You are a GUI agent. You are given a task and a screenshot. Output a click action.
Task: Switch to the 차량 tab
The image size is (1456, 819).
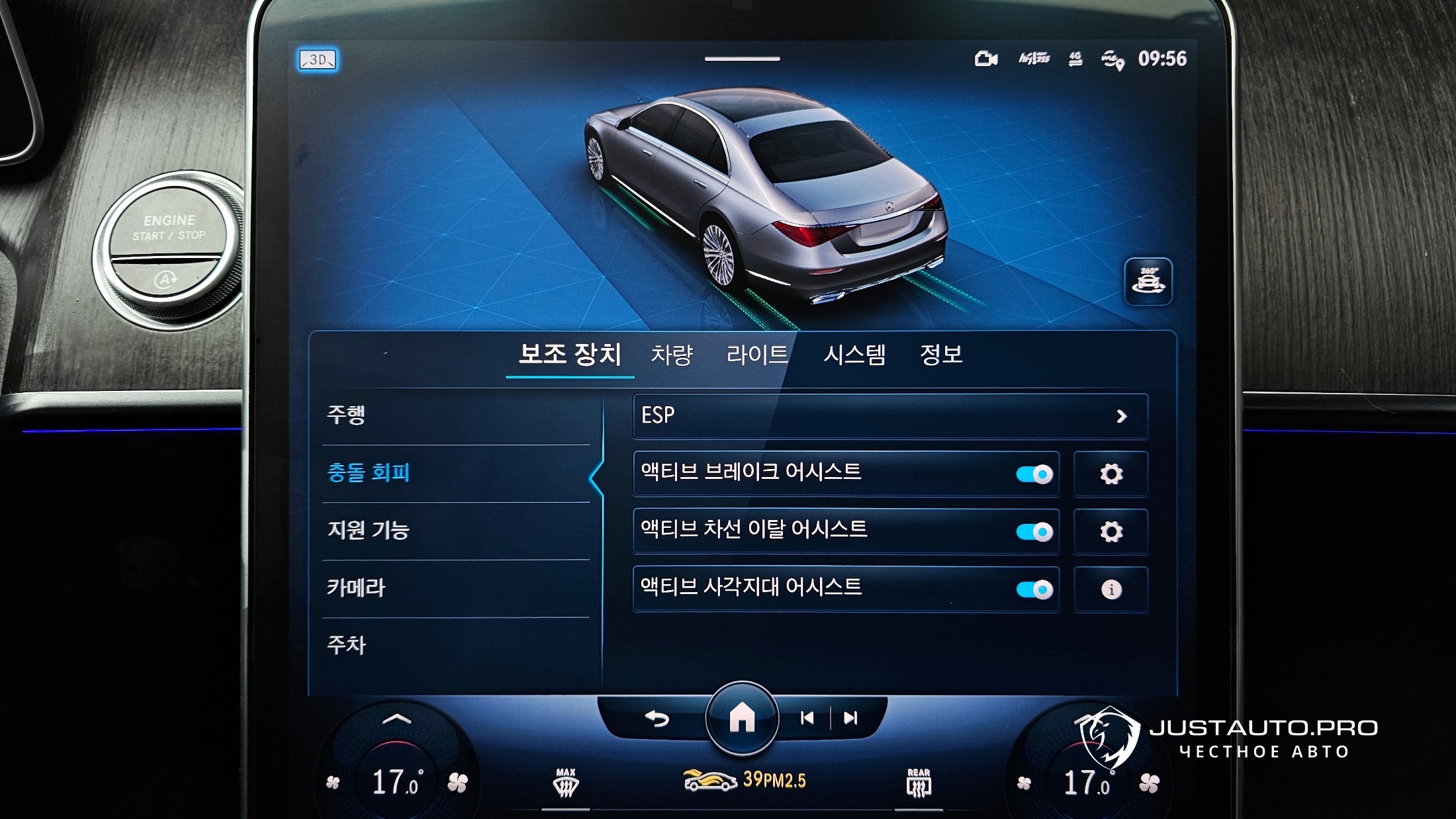pos(672,355)
